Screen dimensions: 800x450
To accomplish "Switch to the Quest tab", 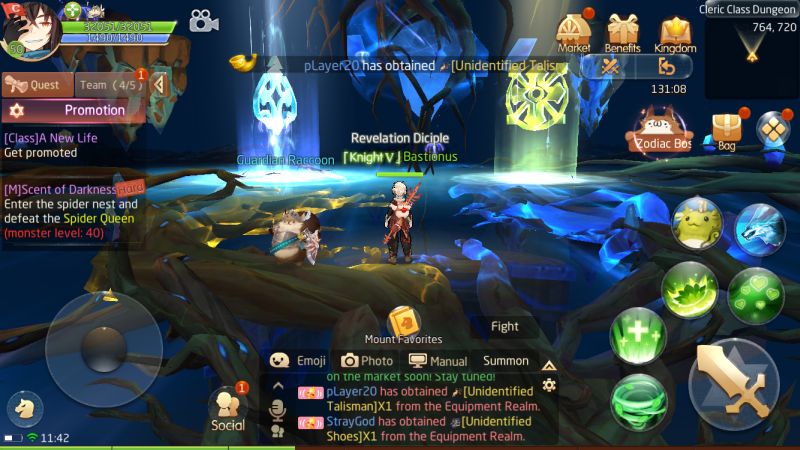I will click(35, 85).
